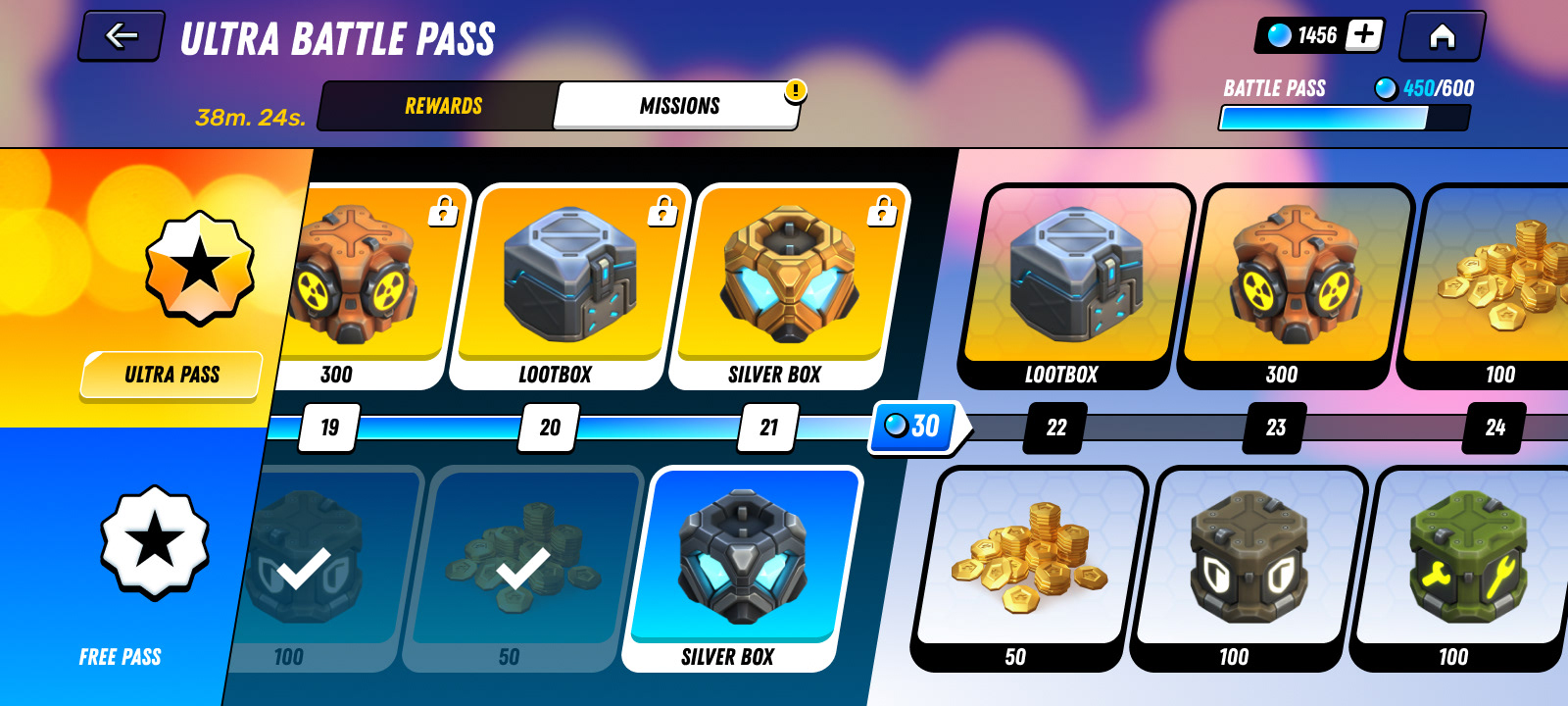Select the locked Ultra Lootbox at tier 20

coord(569,285)
